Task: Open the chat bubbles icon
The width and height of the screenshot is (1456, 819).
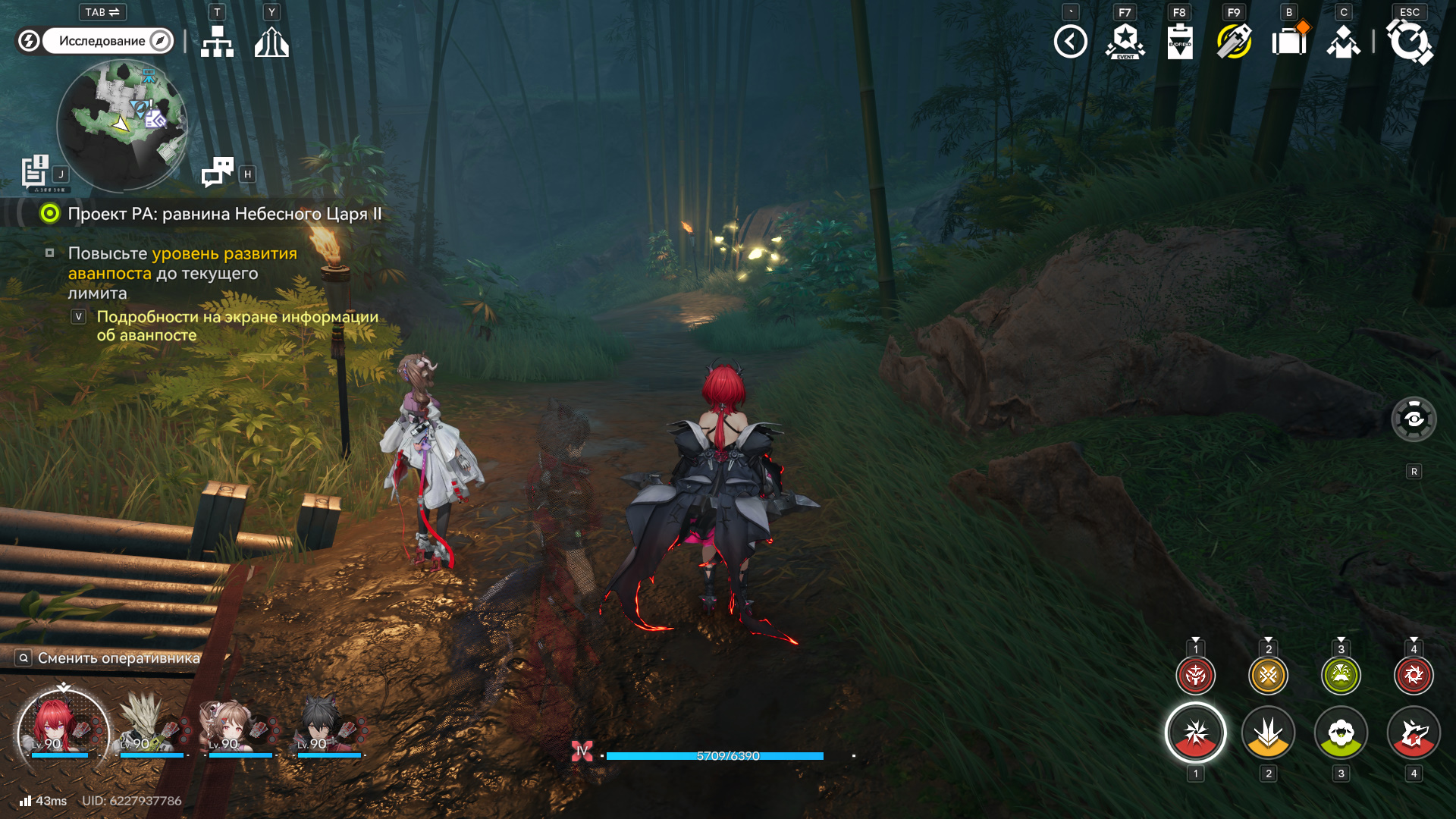Action: click(218, 172)
